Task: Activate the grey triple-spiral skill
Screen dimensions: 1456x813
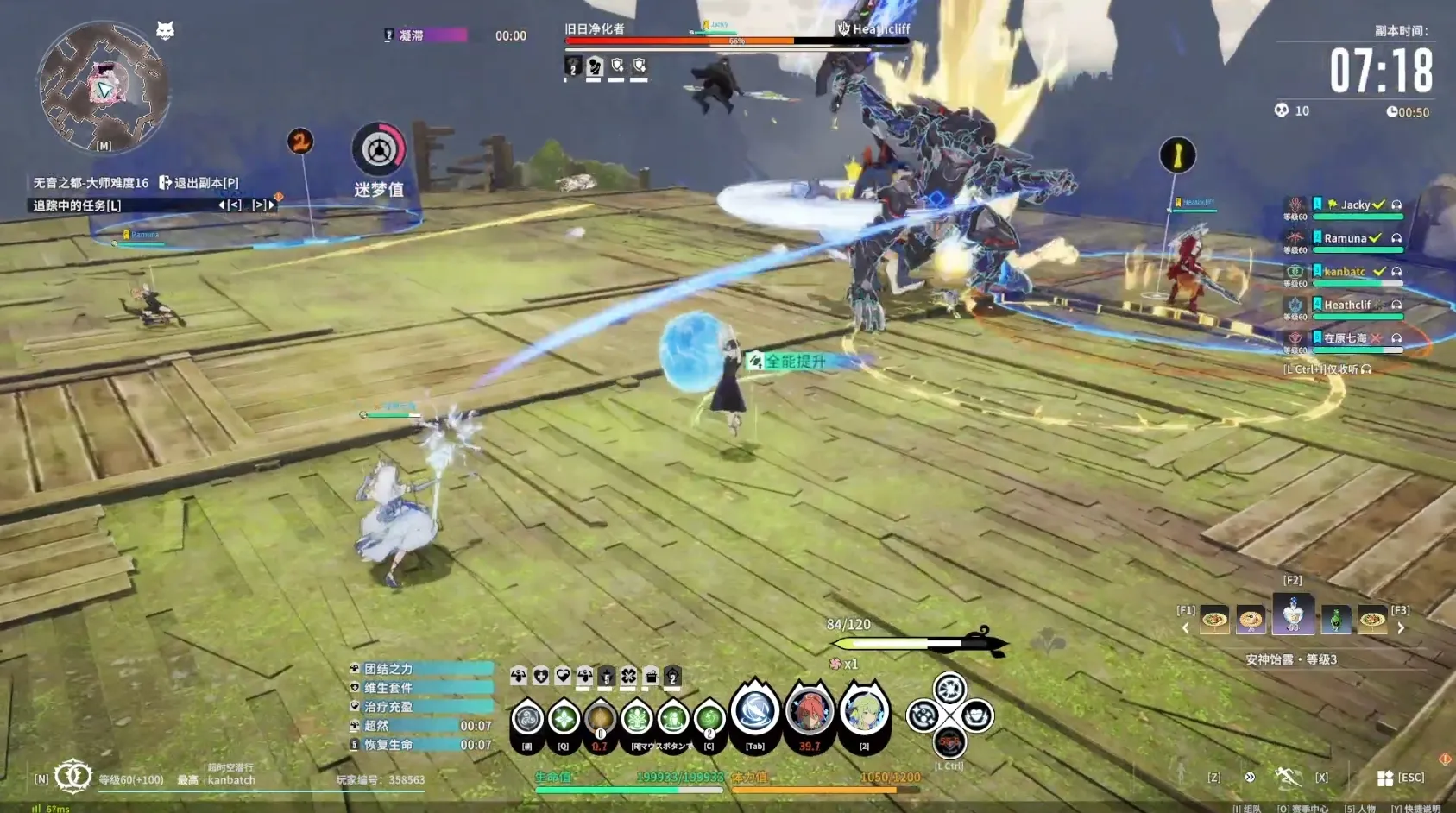Action: (527, 718)
